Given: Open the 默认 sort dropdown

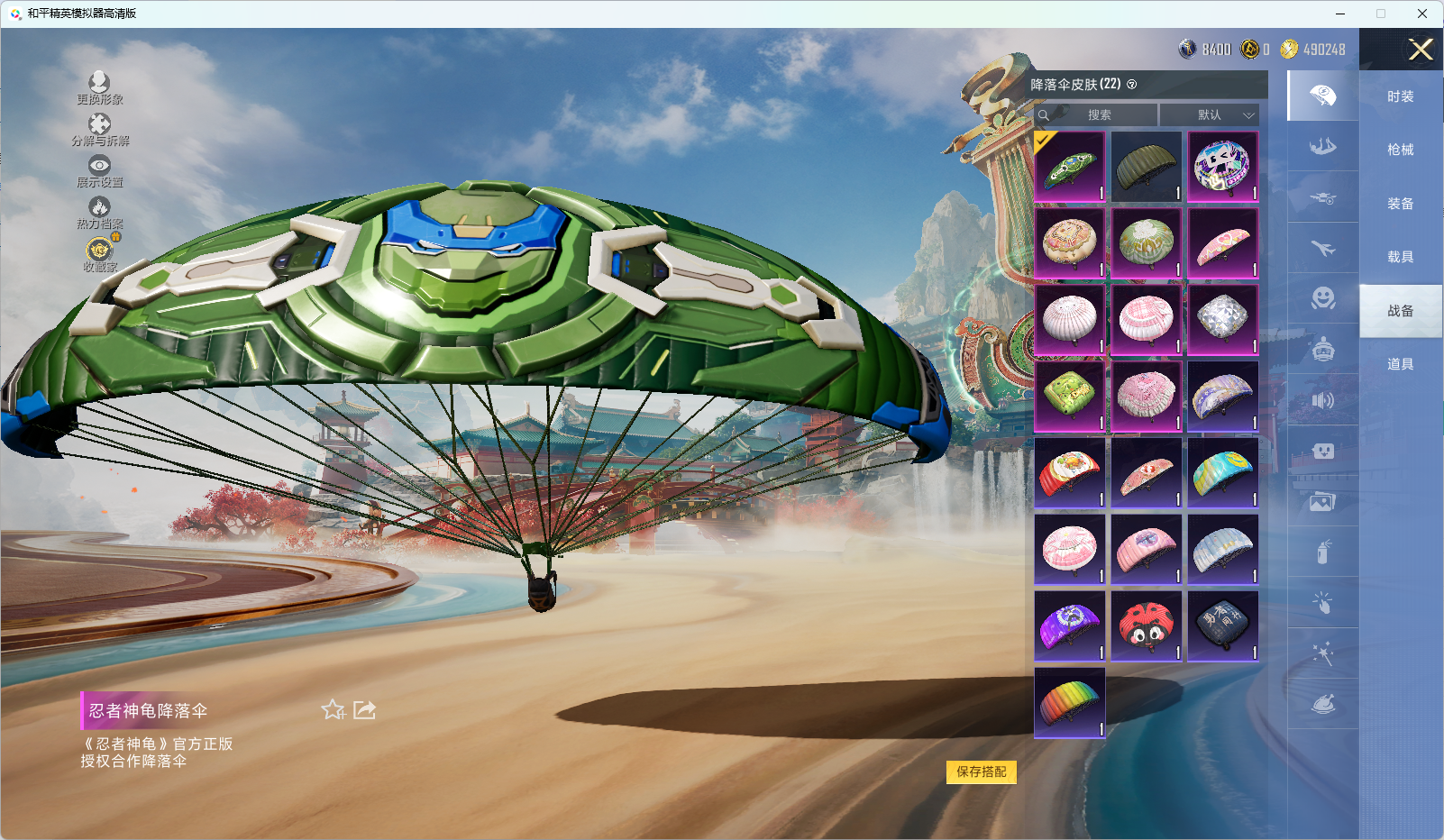Looking at the screenshot, I should click(x=1210, y=114).
